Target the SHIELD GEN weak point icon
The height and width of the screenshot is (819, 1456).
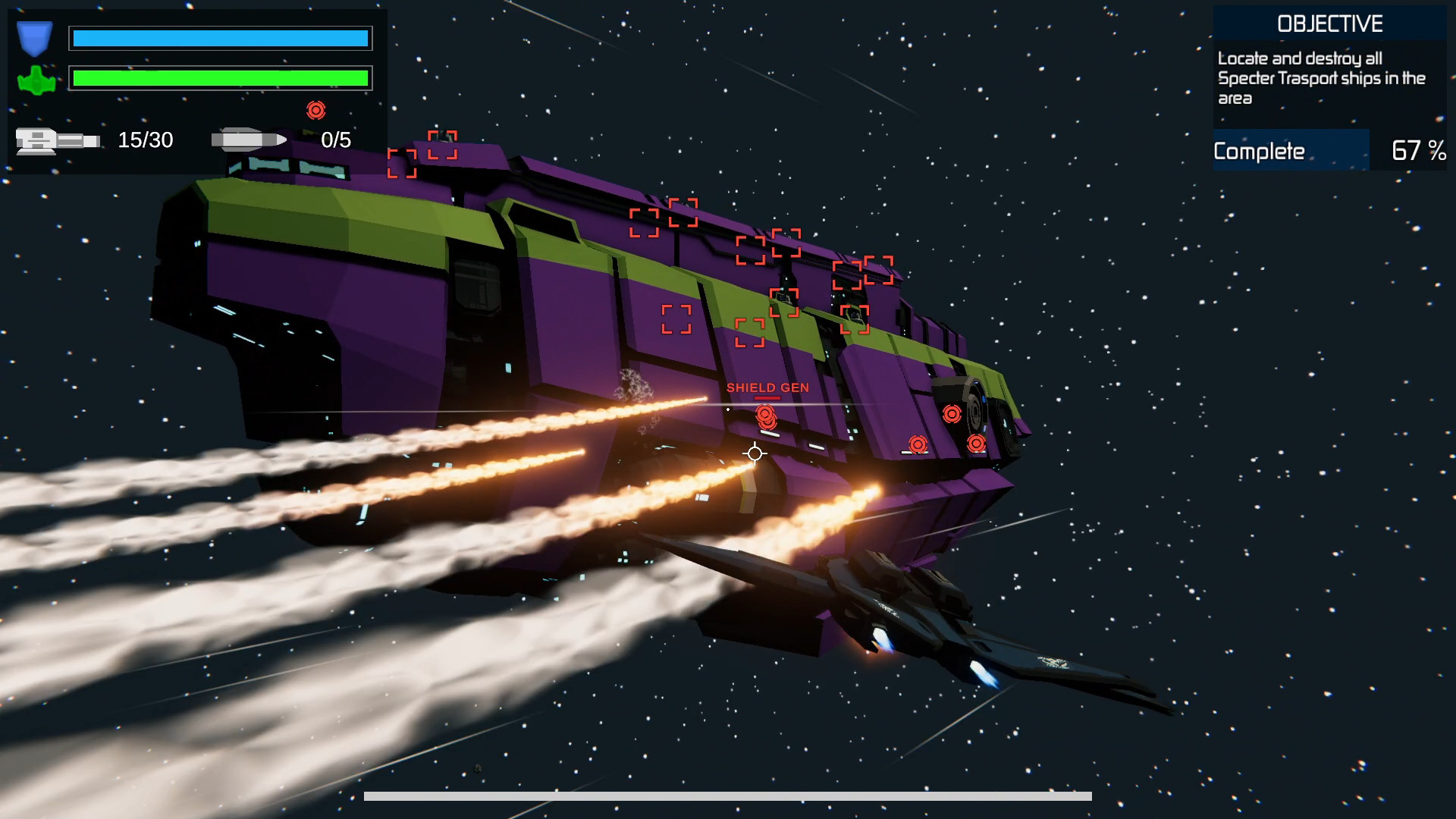[767, 416]
